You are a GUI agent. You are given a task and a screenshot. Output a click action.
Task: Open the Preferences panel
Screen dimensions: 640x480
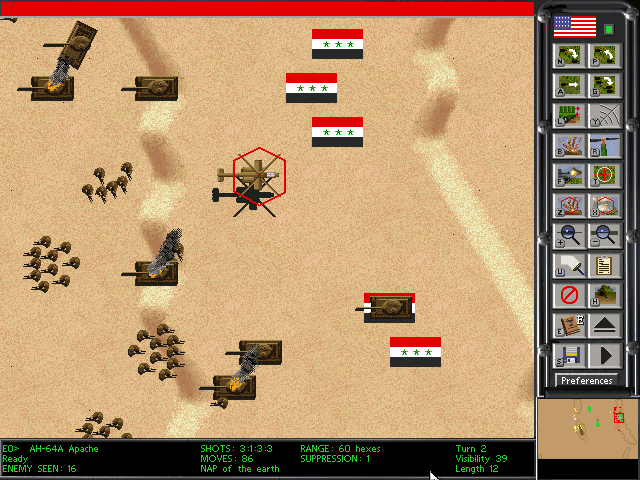tap(587, 380)
